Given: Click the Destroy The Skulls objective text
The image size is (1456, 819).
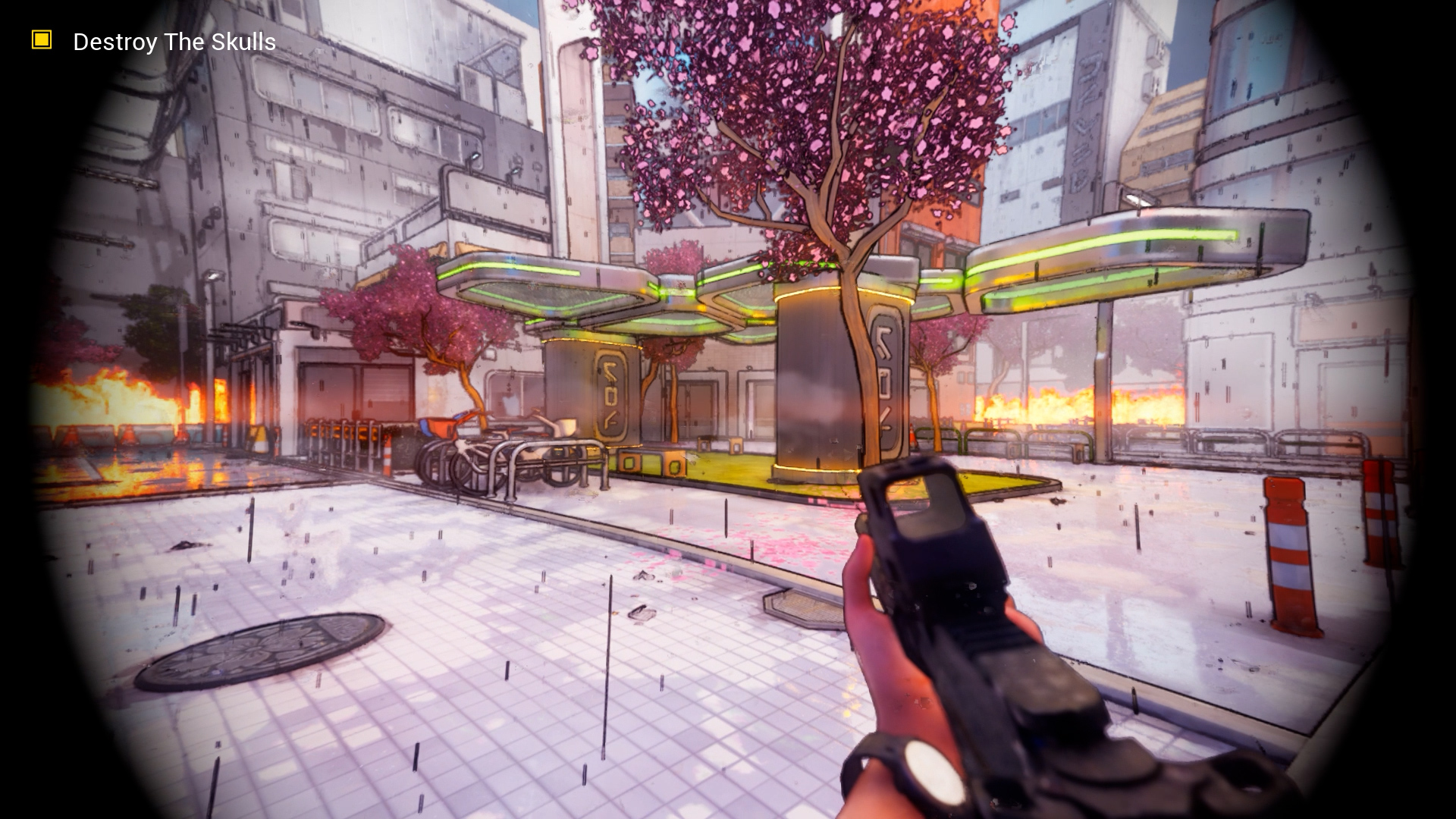Looking at the screenshot, I should tap(174, 42).
